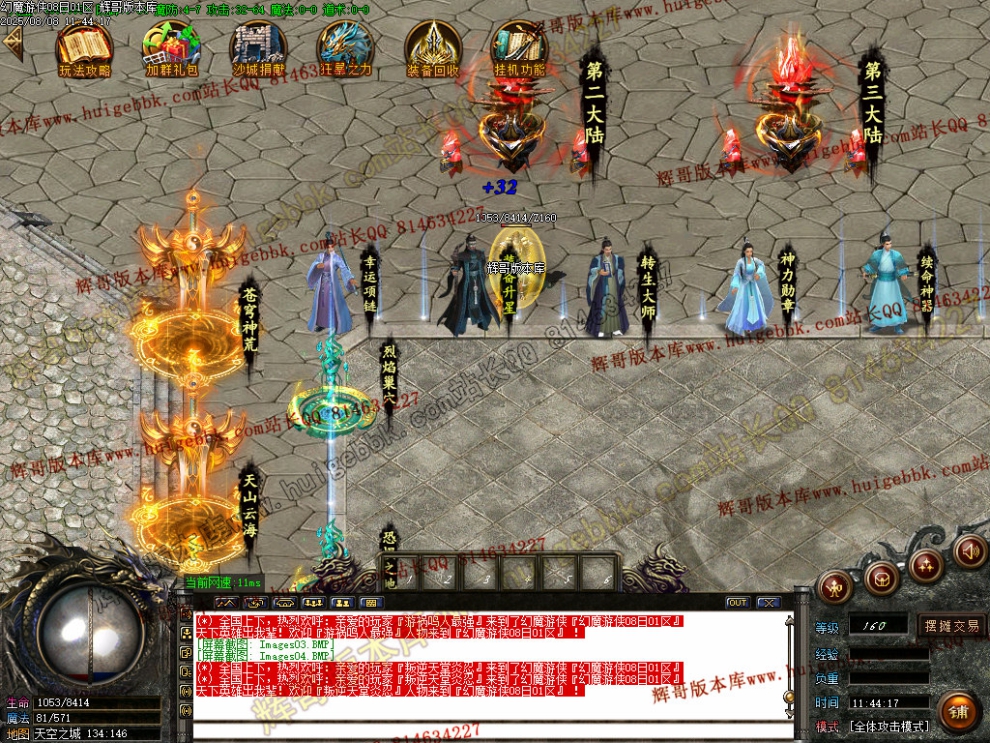Open the 狂暴之力 dragon icon
Screen dimensions: 990x743
click(346, 48)
